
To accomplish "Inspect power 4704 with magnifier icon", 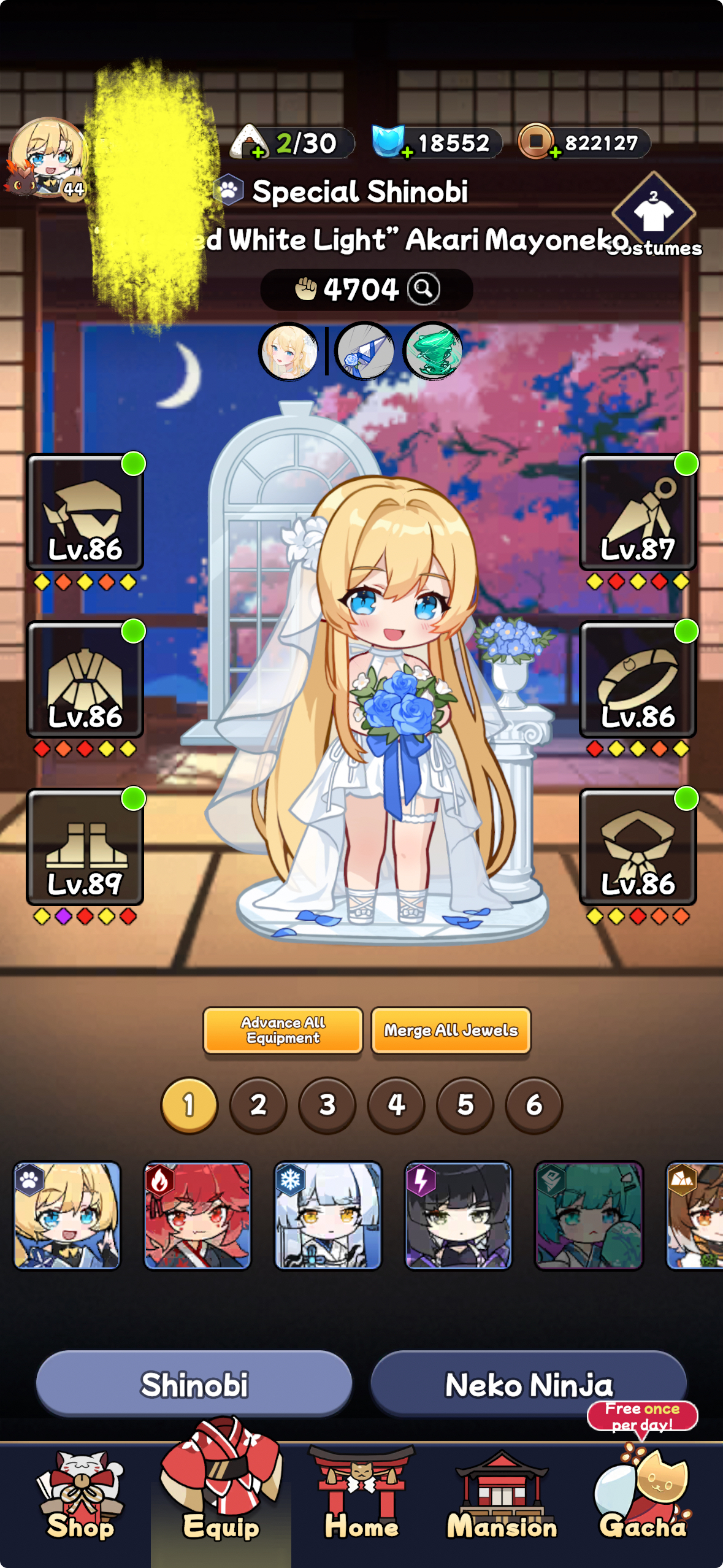I will pyautogui.click(x=424, y=288).
